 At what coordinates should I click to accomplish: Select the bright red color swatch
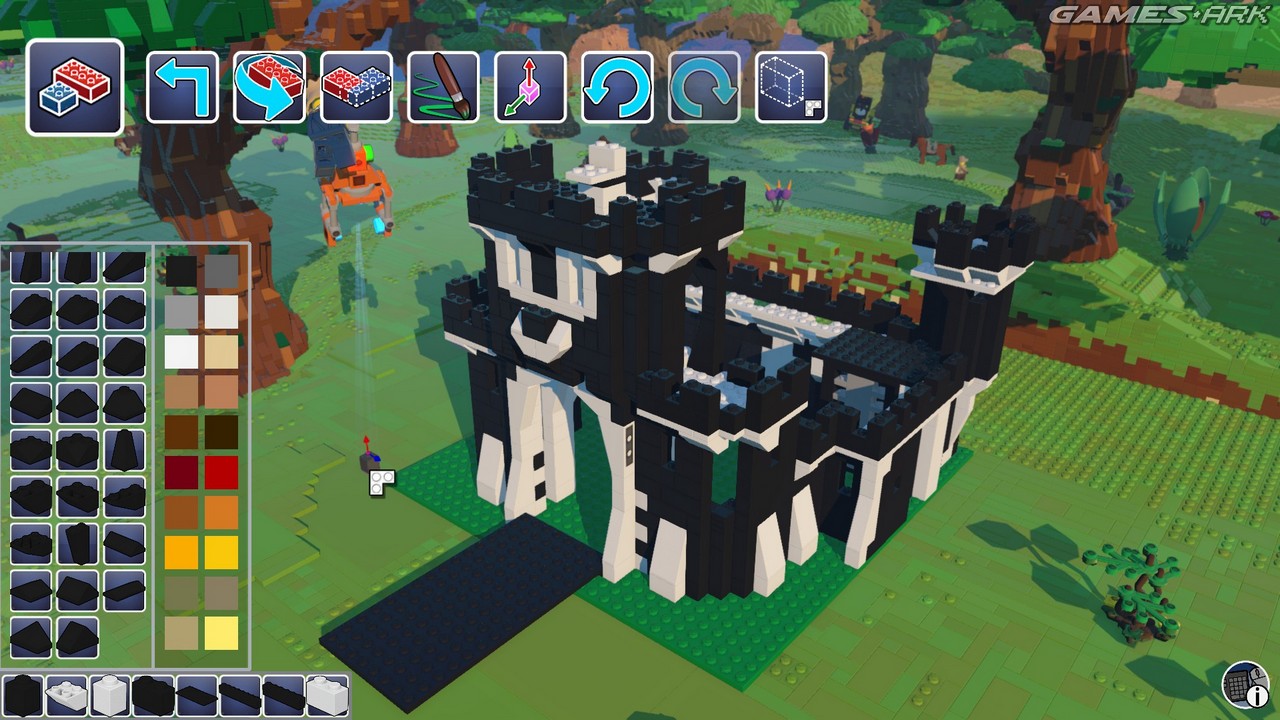tap(221, 472)
